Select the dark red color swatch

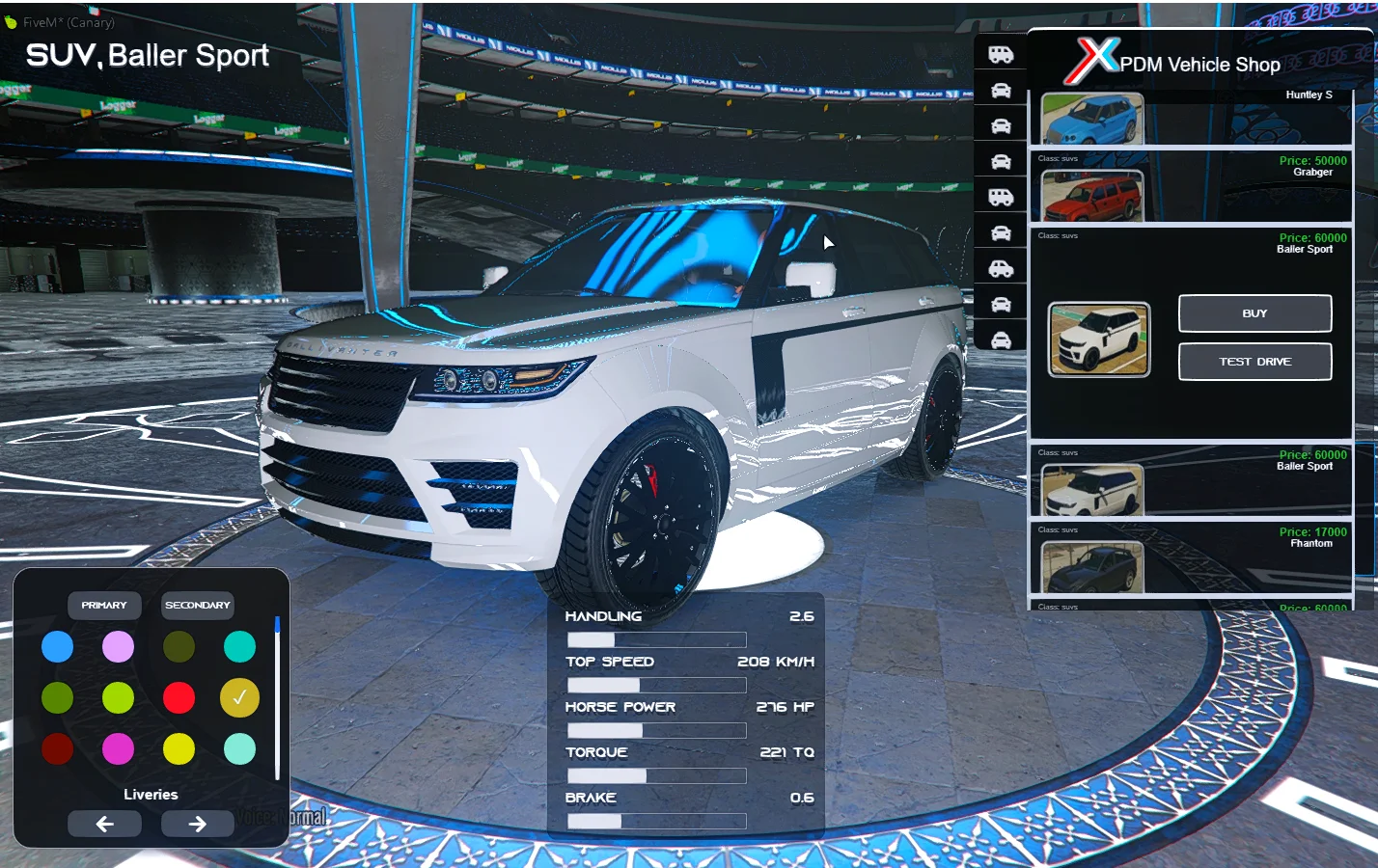pyautogui.click(x=57, y=748)
